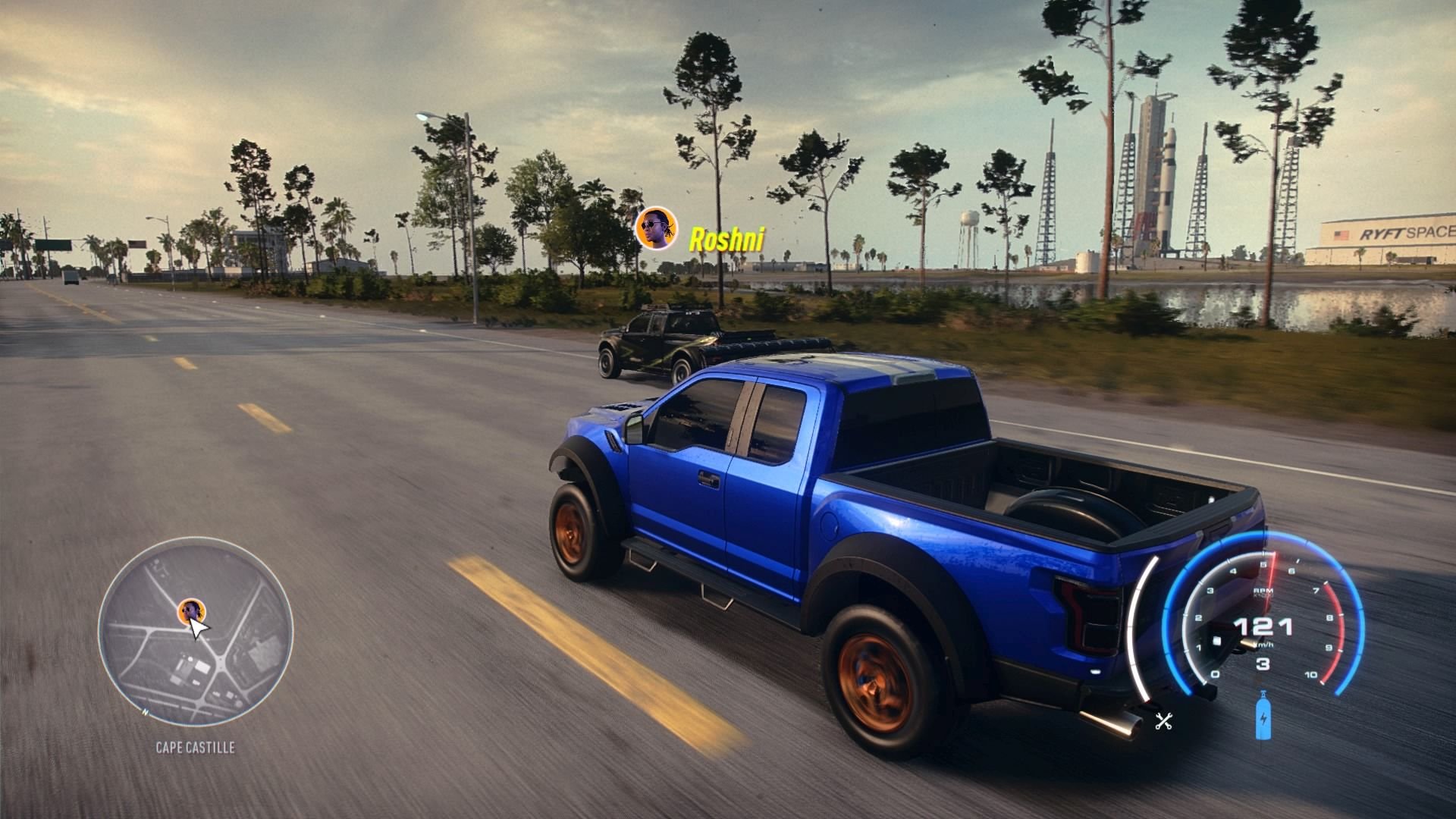Click the km/h unit label
The image size is (1456, 819).
pyautogui.click(x=1264, y=645)
